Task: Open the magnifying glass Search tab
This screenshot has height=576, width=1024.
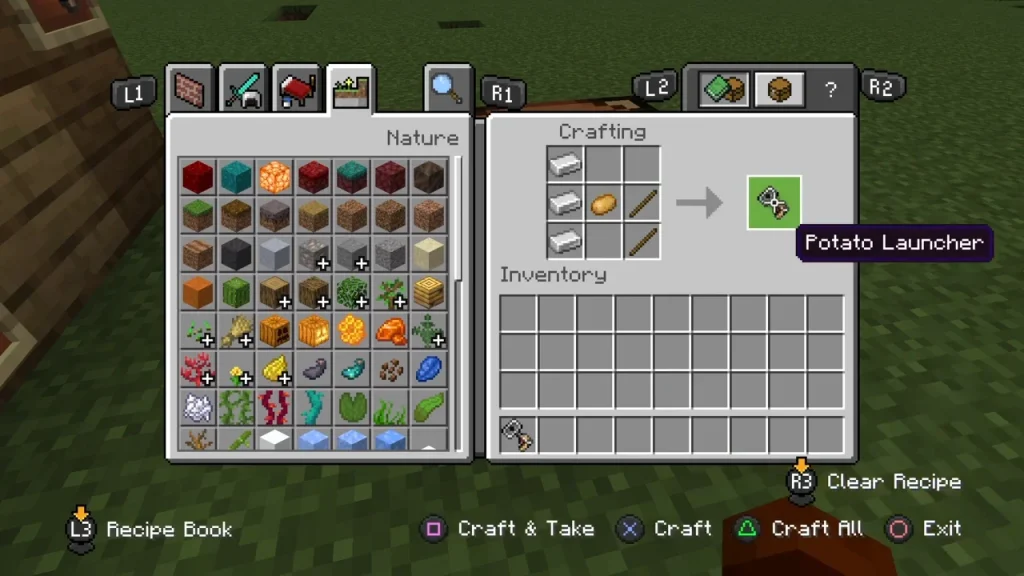Action: click(x=447, y=90)
